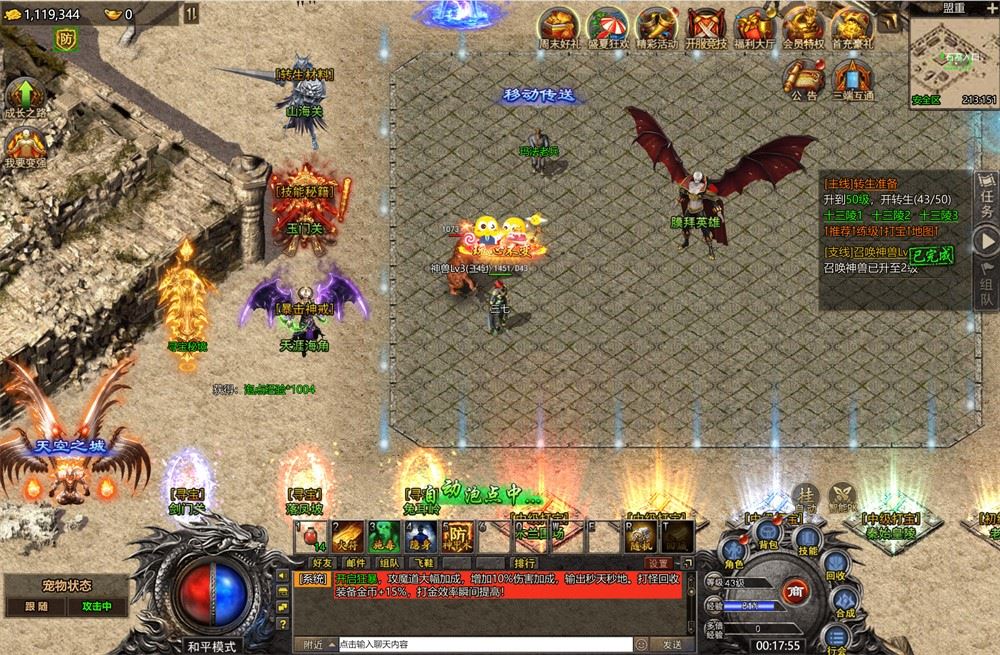Open the 周末好礼 weekend gift event
The height and width of the screenshot is (655, 1000).
559,26
